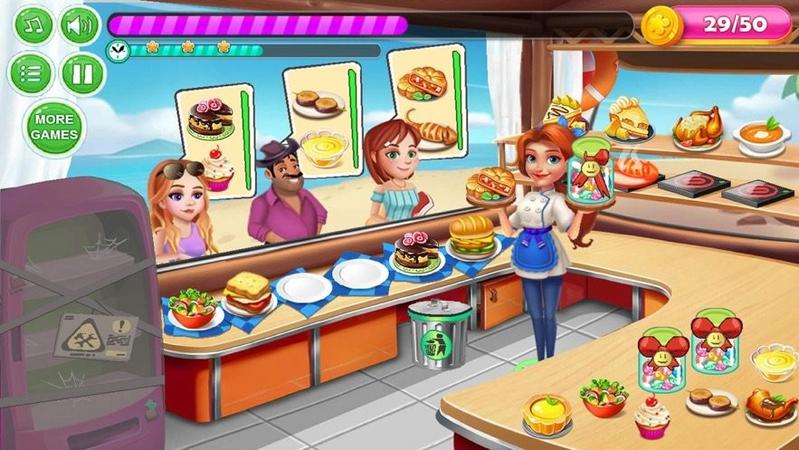The height and width of the screenshot is (450, 799).
Task: Open the More Games link
Action: [x=55, y=127]
